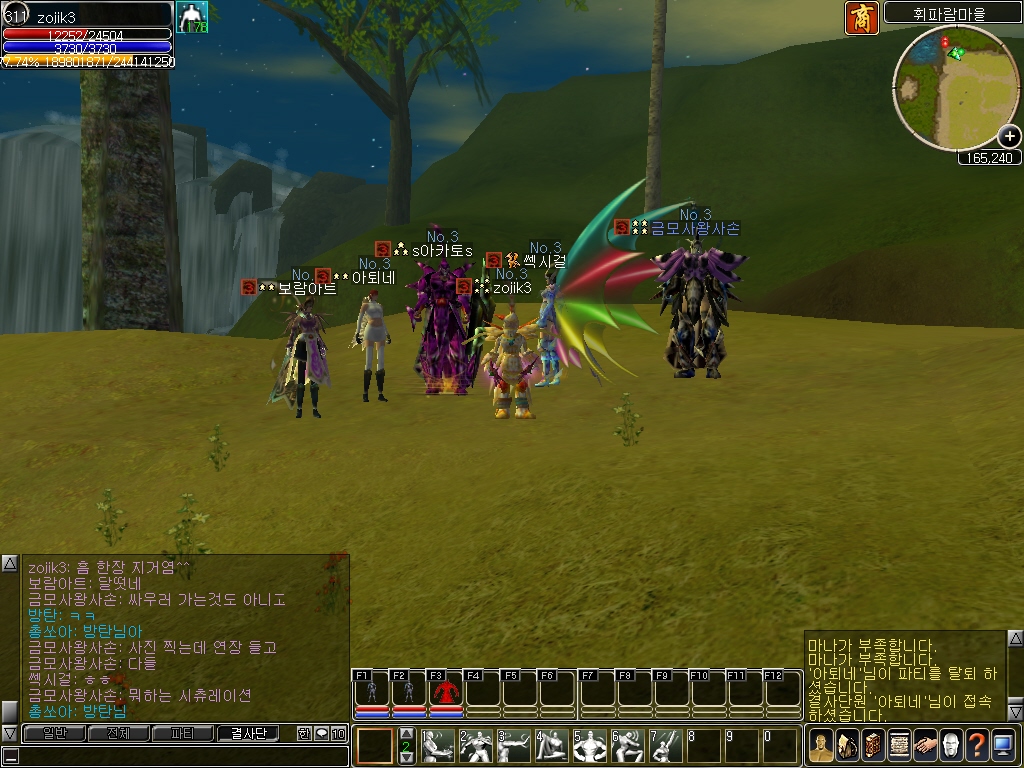The width and height of the screenshot is (1024, 768).
Task: Open the red 商 merchant icon
Action: [x=861, y=18]
